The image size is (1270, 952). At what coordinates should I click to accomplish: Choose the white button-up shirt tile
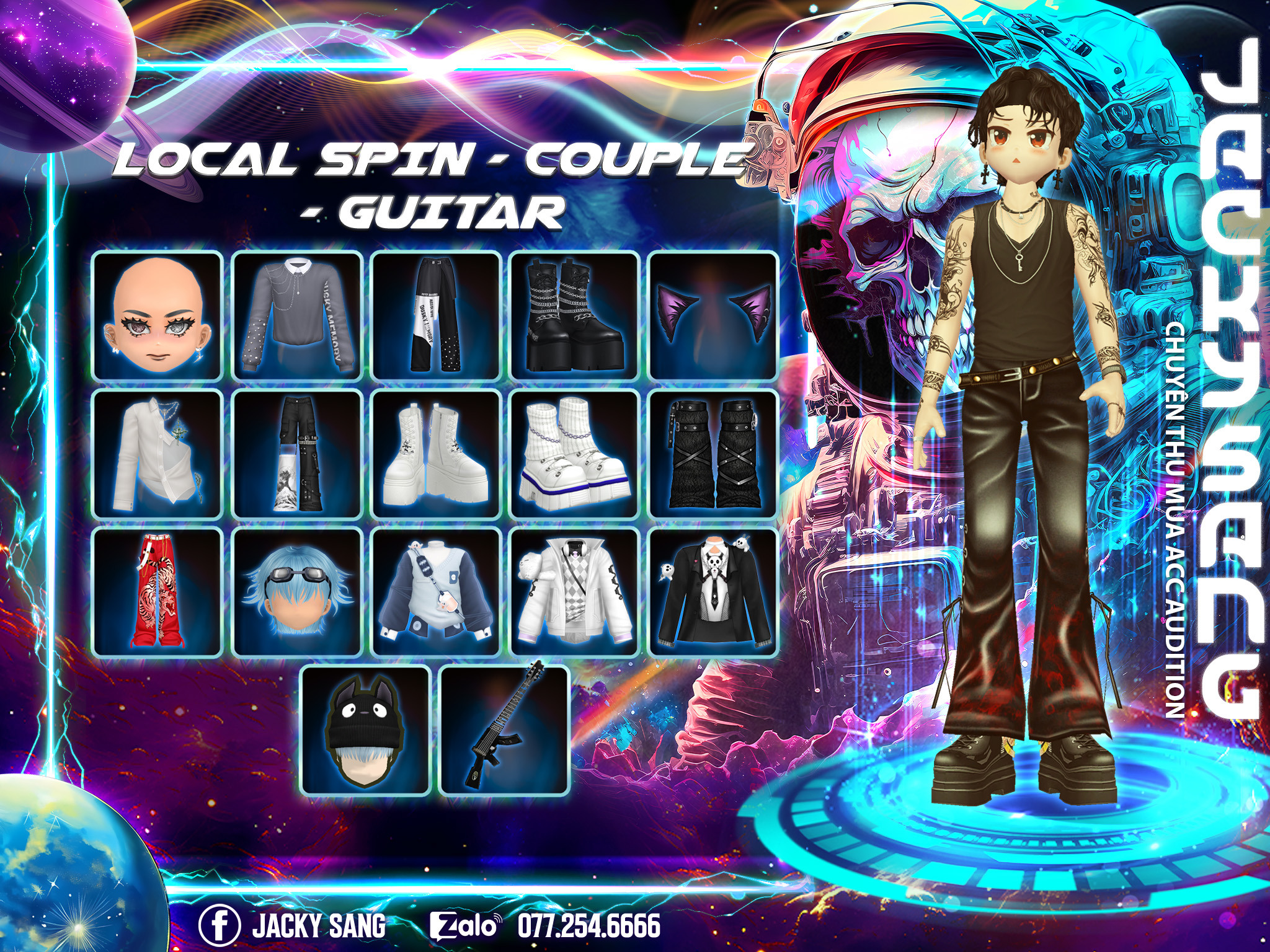(x=158, y=454)
